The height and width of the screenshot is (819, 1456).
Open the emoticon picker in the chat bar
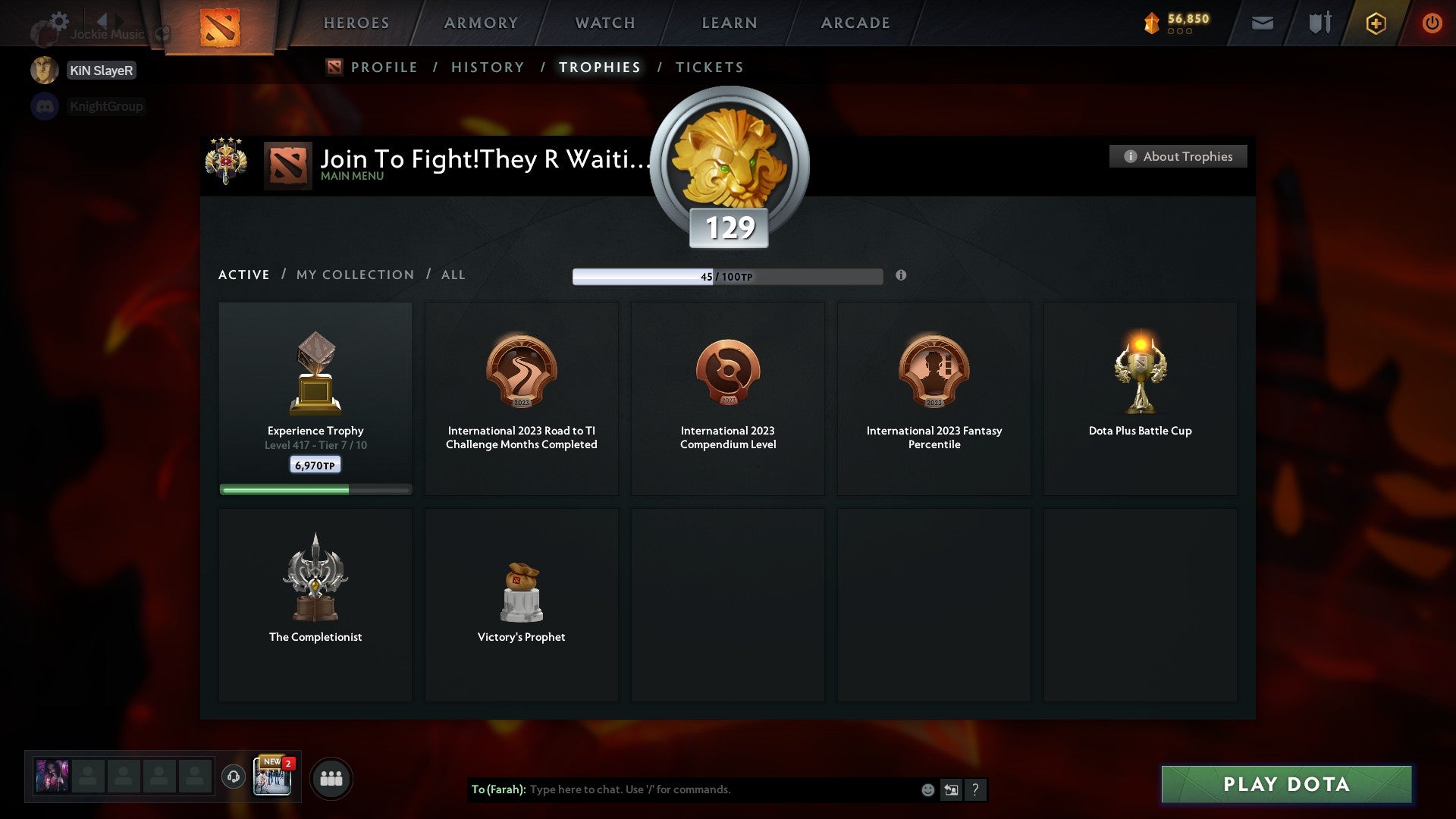click(x=927, y=789)
